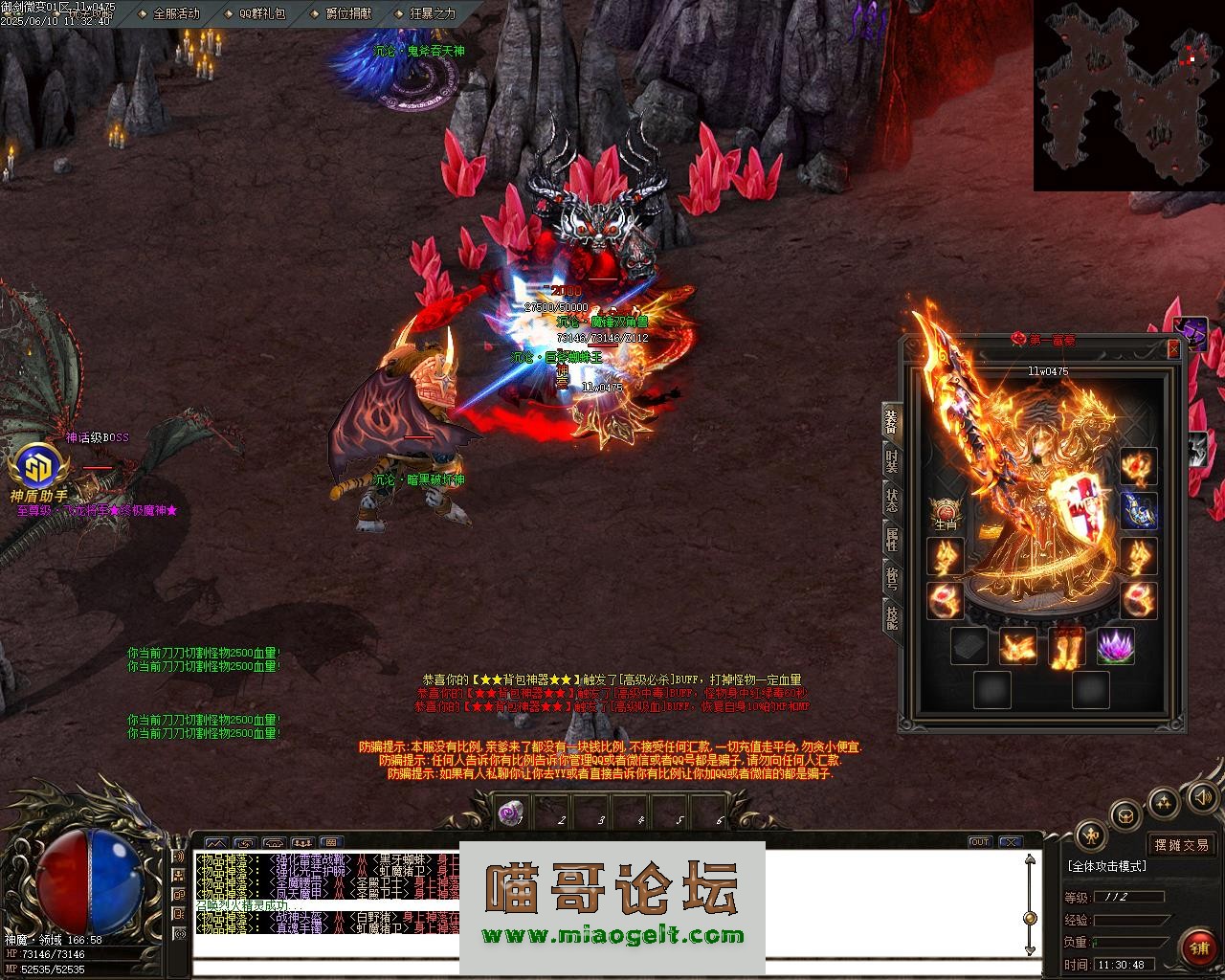Select the blue bracer equipment slot
Screen dimensions: 1225x980
(1139, 511)
